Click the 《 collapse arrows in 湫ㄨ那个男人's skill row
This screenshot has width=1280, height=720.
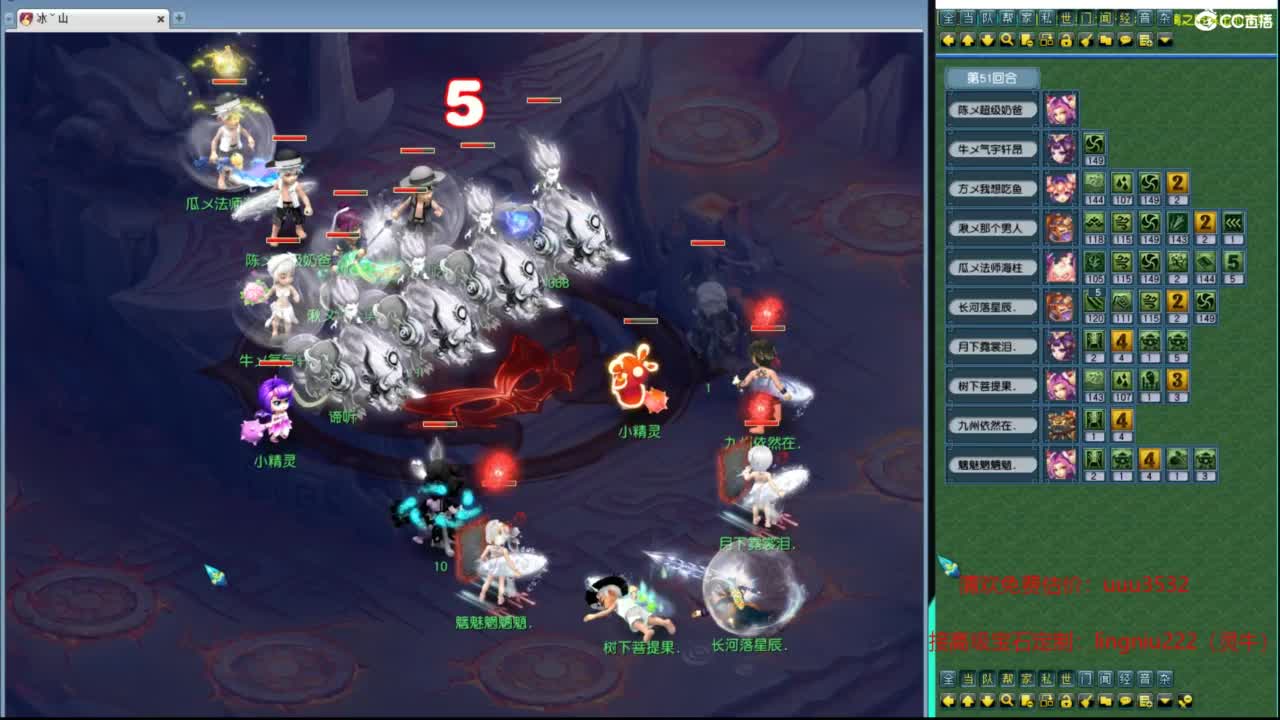point(1233,223)
